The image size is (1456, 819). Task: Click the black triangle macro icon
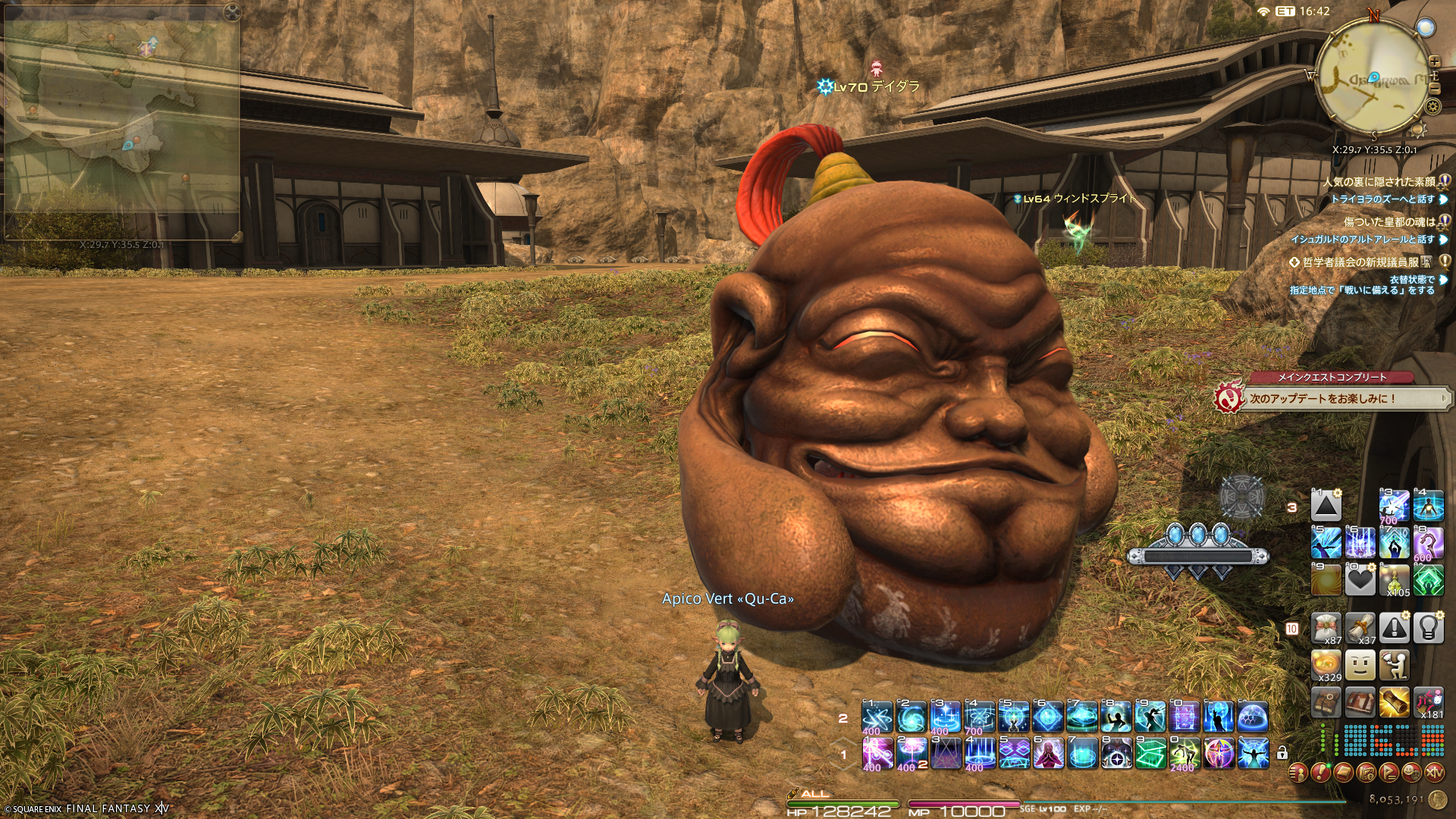coord(1326,506)
